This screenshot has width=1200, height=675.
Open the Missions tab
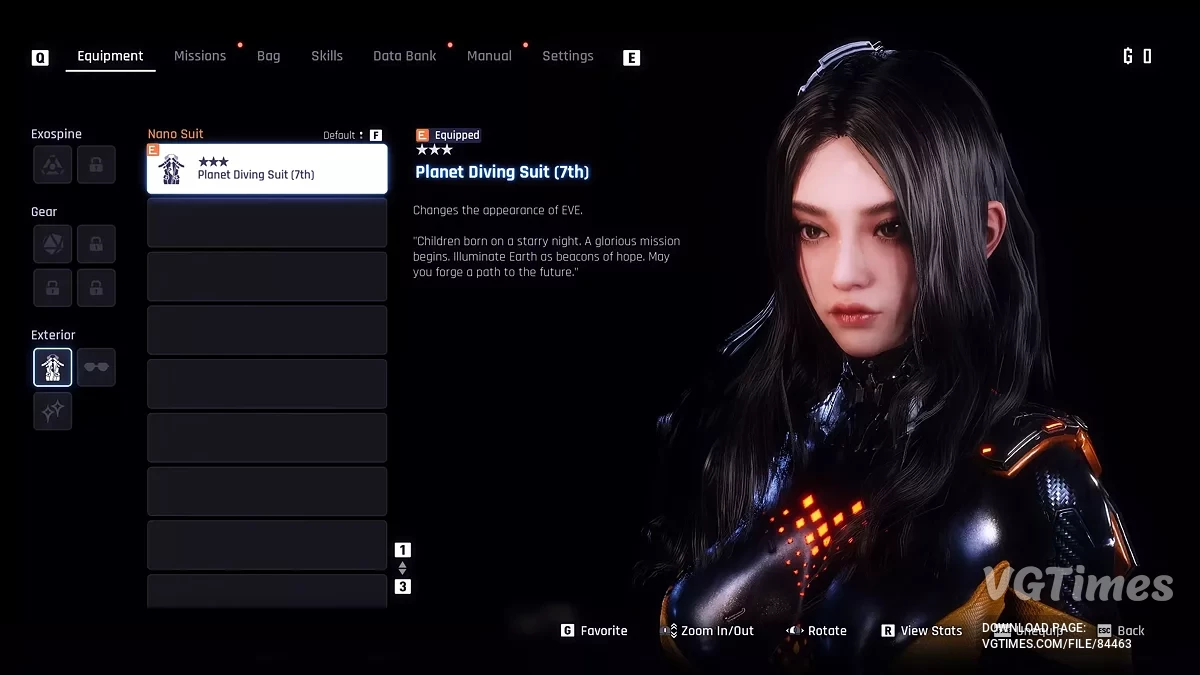pos(200,56)
